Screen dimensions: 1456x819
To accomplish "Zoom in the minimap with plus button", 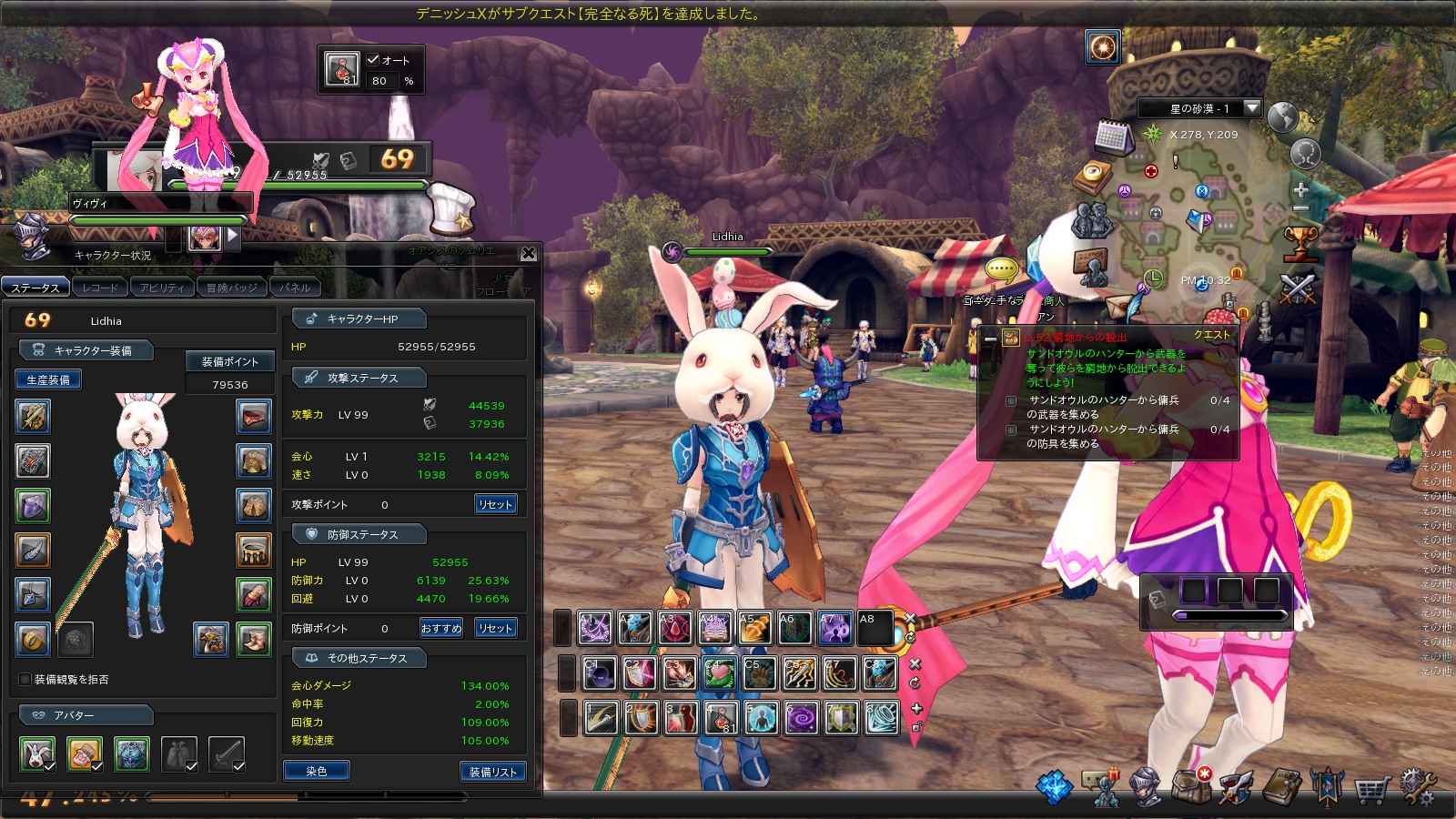I will (1300, 190).
